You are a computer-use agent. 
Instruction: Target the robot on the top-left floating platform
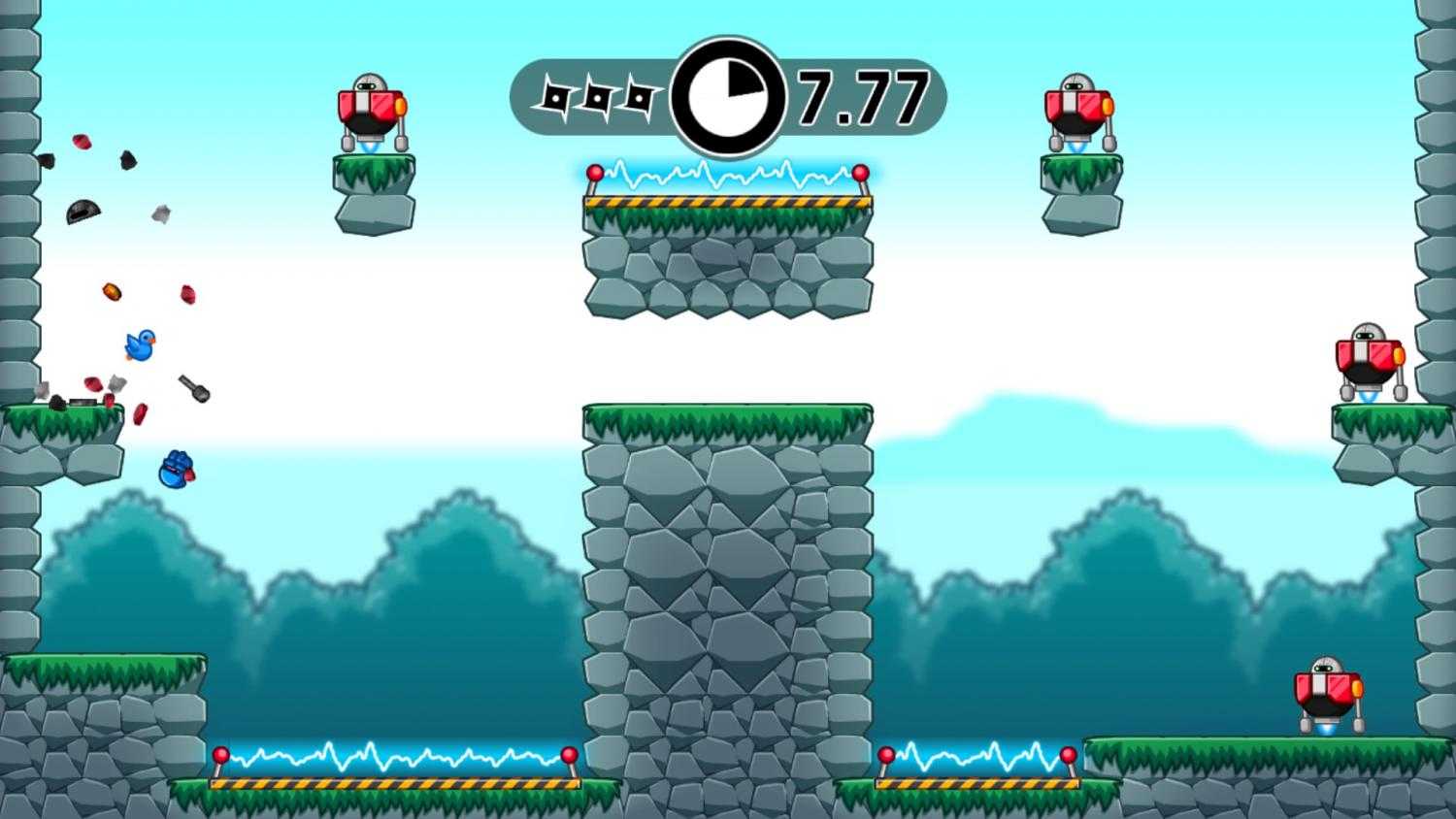[x=373, y=109]
